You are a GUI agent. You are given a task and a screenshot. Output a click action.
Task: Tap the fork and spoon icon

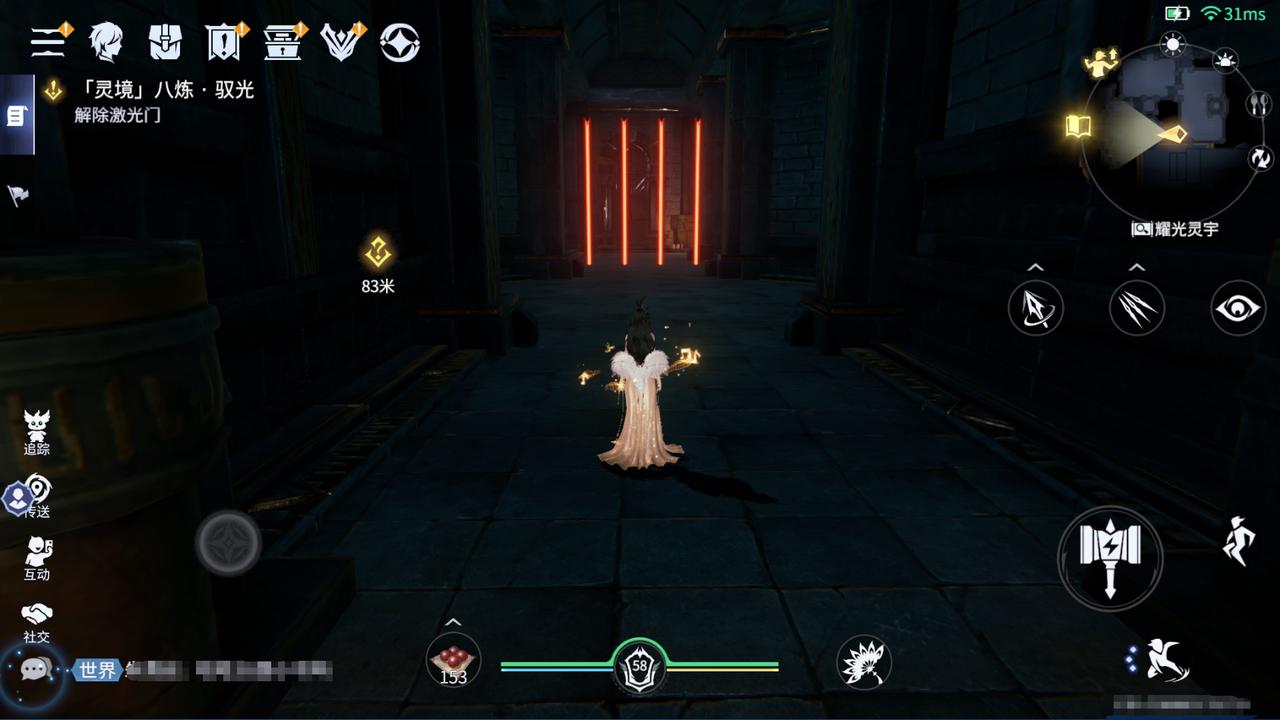click(x=1258, y=103)
